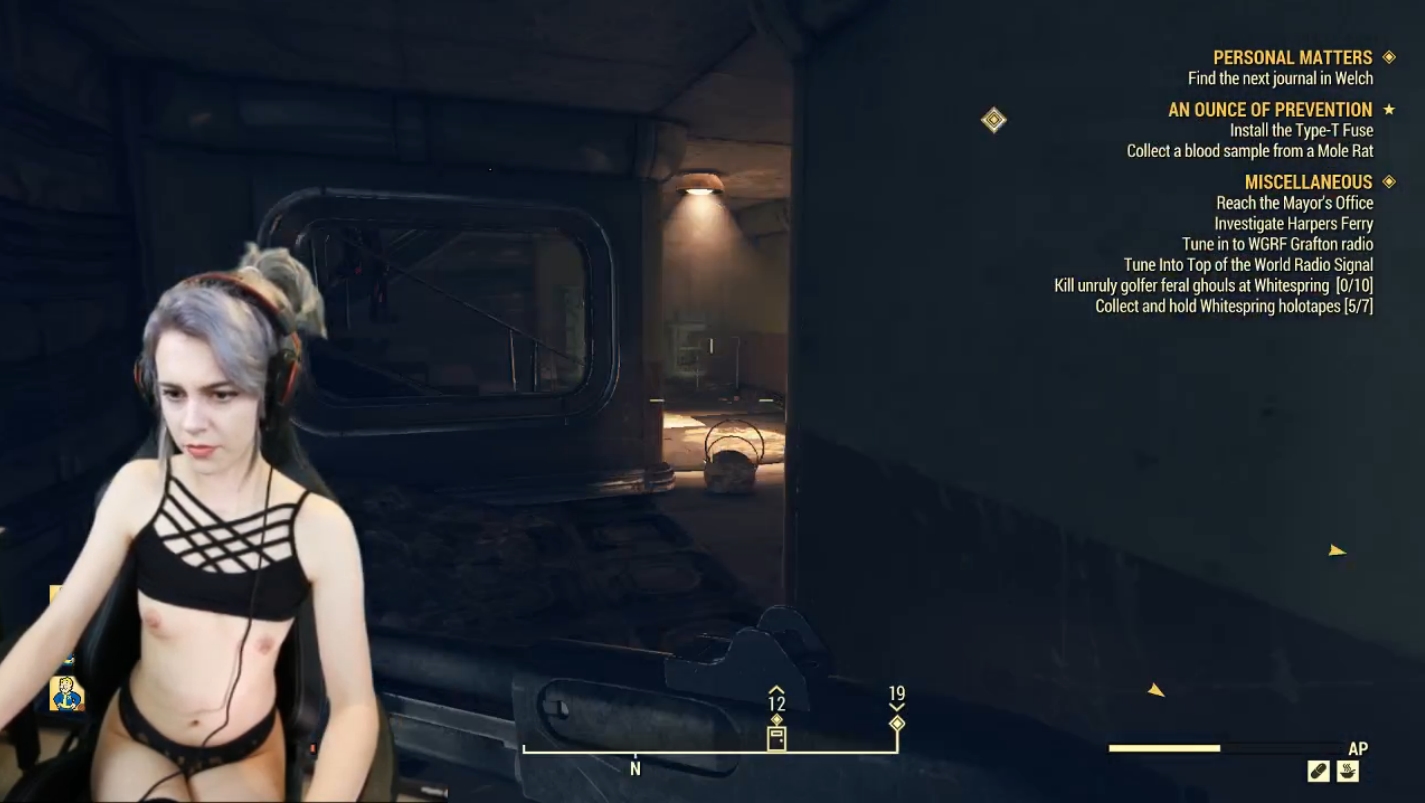Choose the Whitespring holotapes collection objective
This screenshot has width=1425, height=803.
(x=1233, y=306)
